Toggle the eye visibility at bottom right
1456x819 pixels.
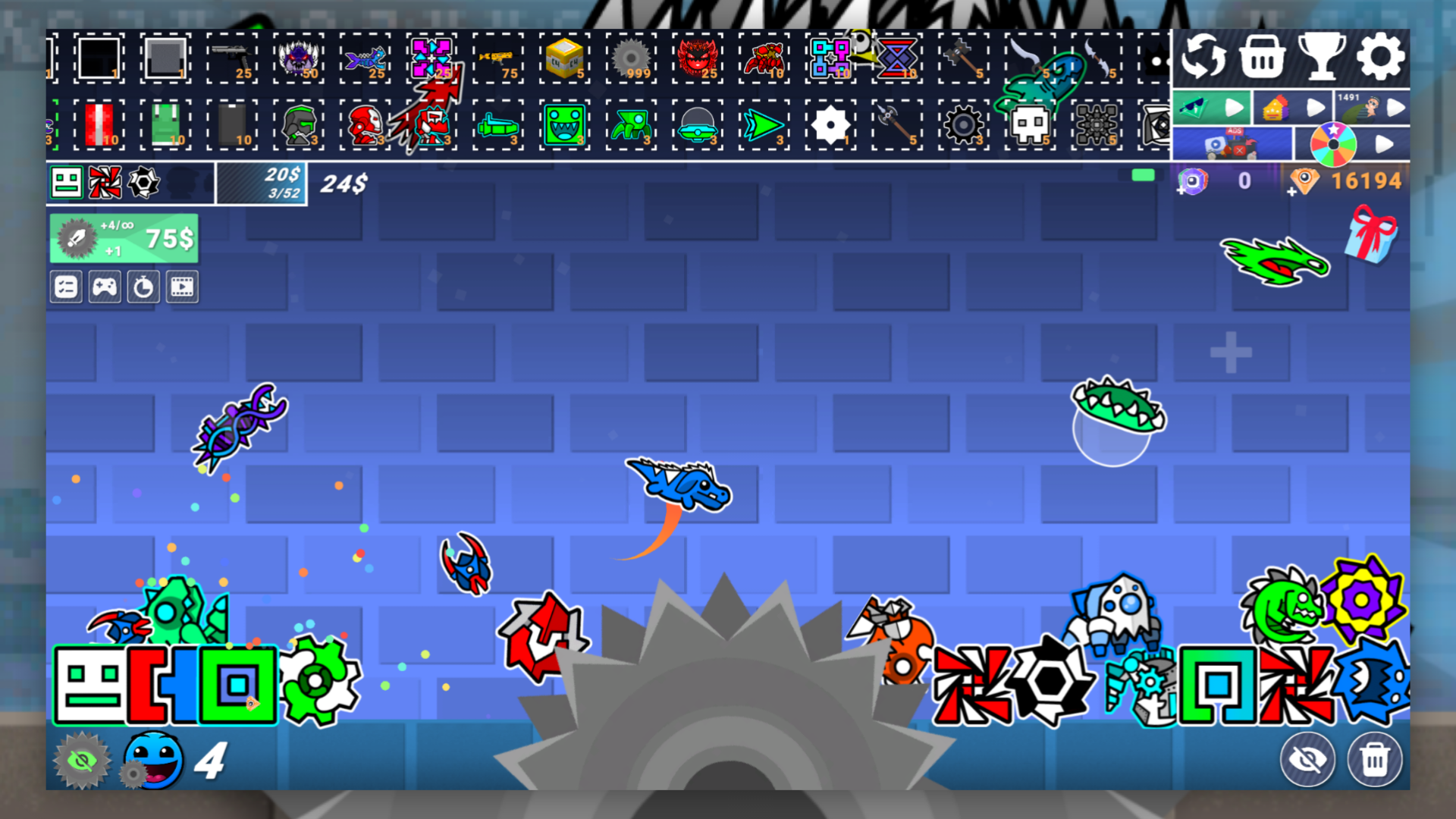pos(1306,760)
